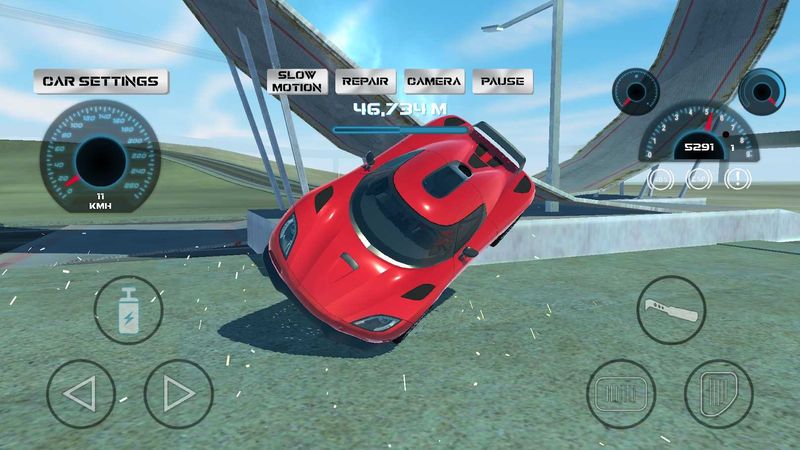Switch the Camera view
The image size is (800, 450).
(x=434, y=81)
